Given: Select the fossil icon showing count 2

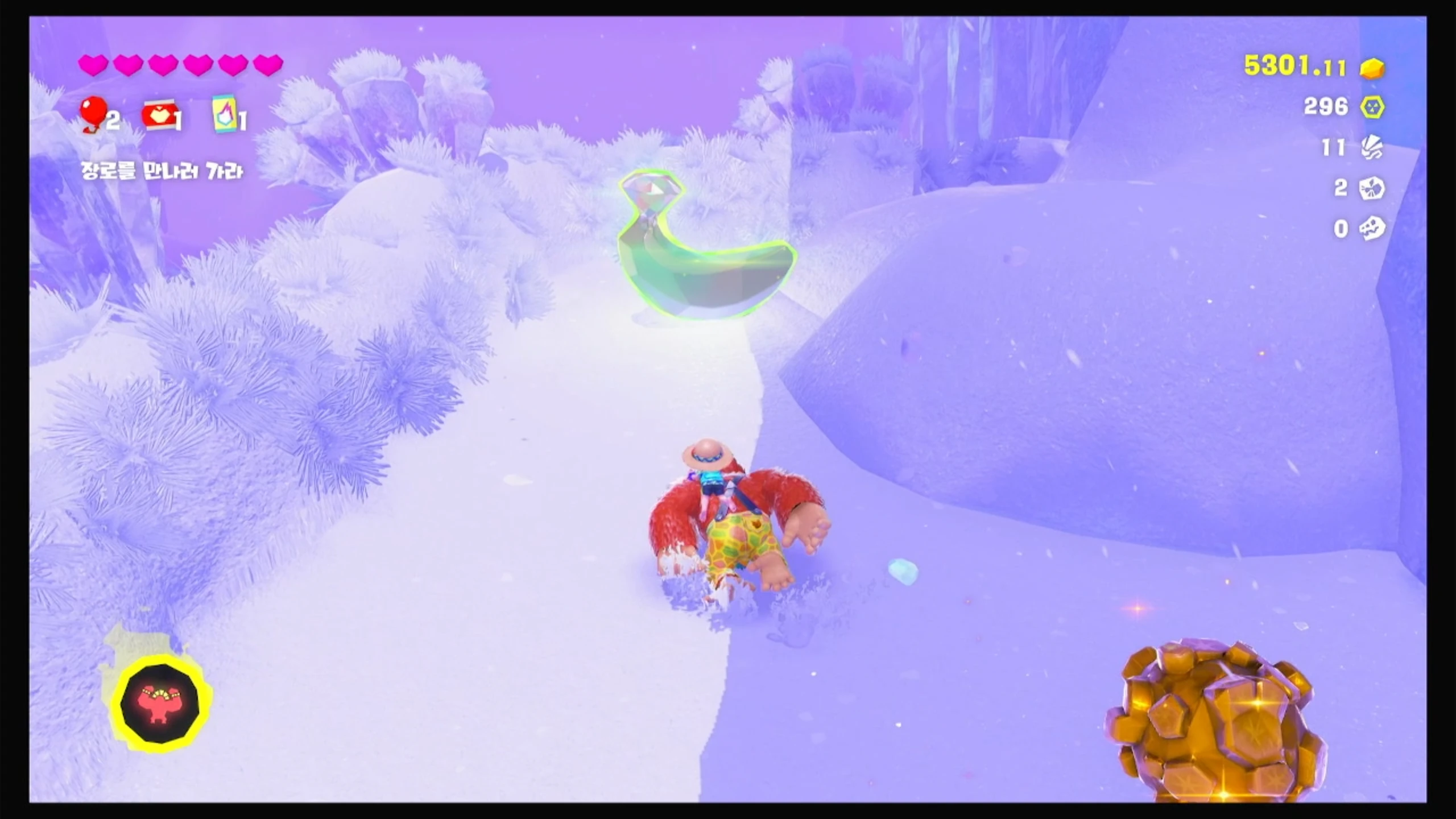Looking at the screenshot, I should point(1372,188).
